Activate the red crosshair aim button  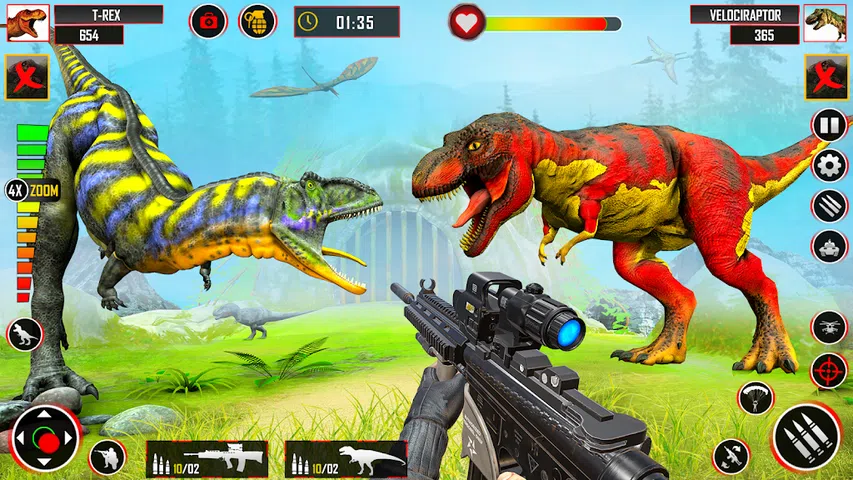click(829, 370)
